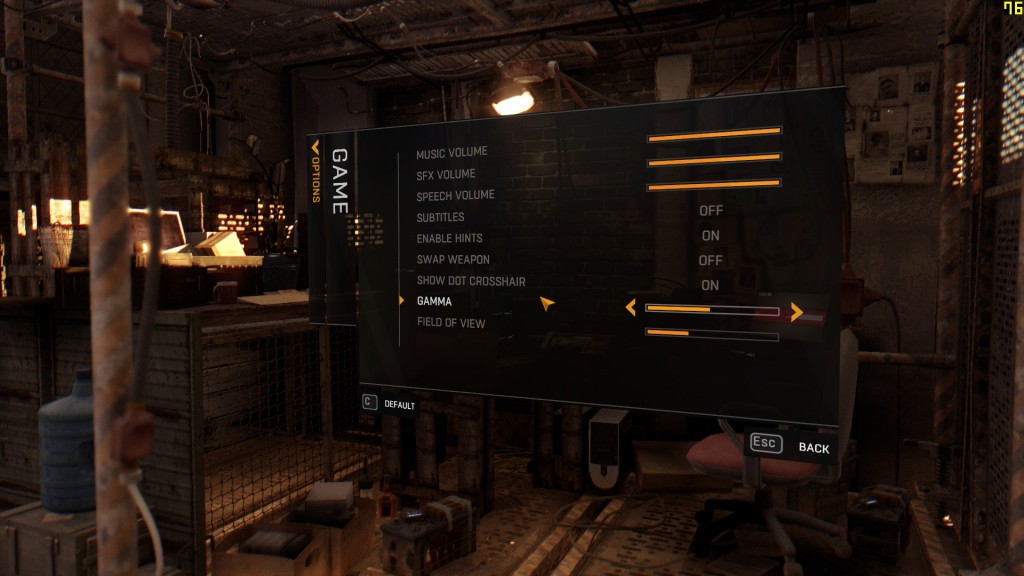Screen dimensions: 1024x576
Task: Return to the Options menu
Action: (315, 175)
